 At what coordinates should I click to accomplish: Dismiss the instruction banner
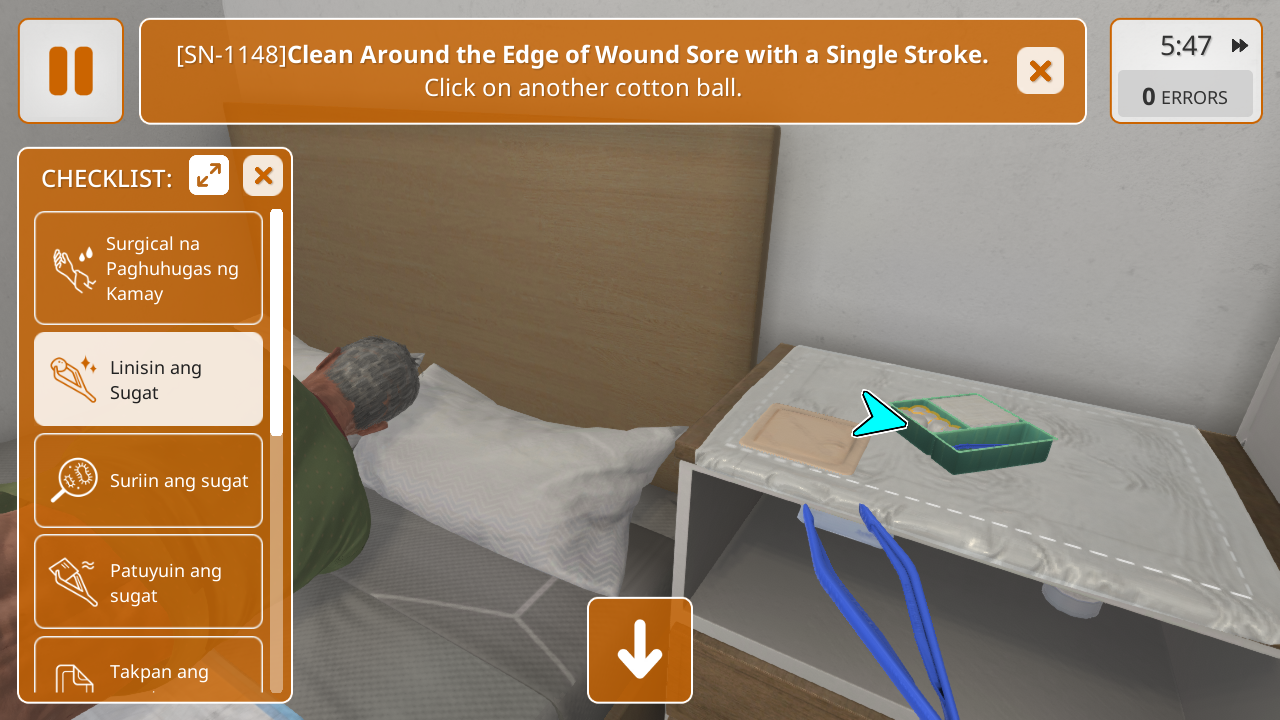coord(1040,71)
